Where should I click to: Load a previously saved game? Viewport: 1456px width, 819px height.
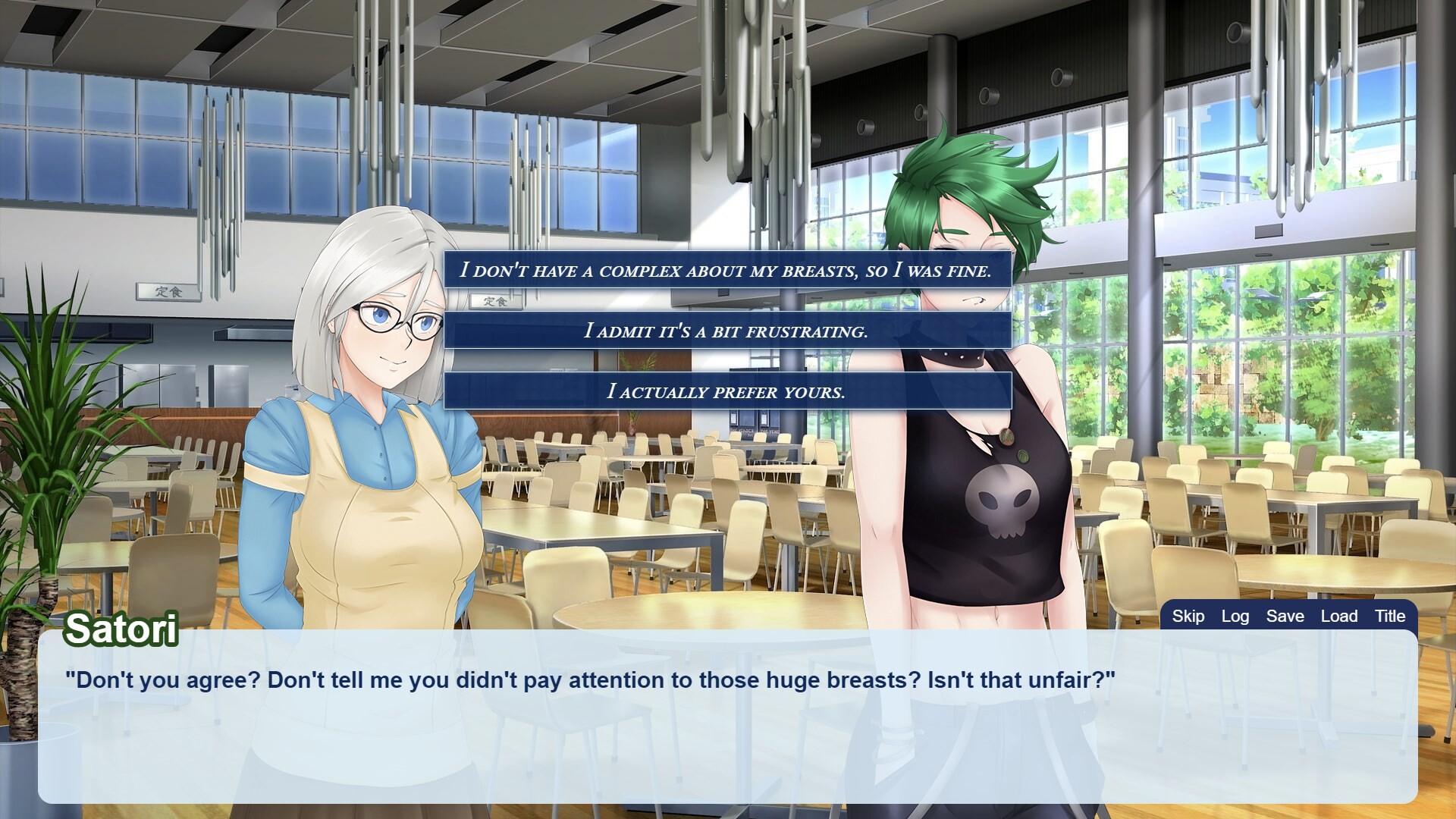pyautogui.click(x=1339, y=617)
